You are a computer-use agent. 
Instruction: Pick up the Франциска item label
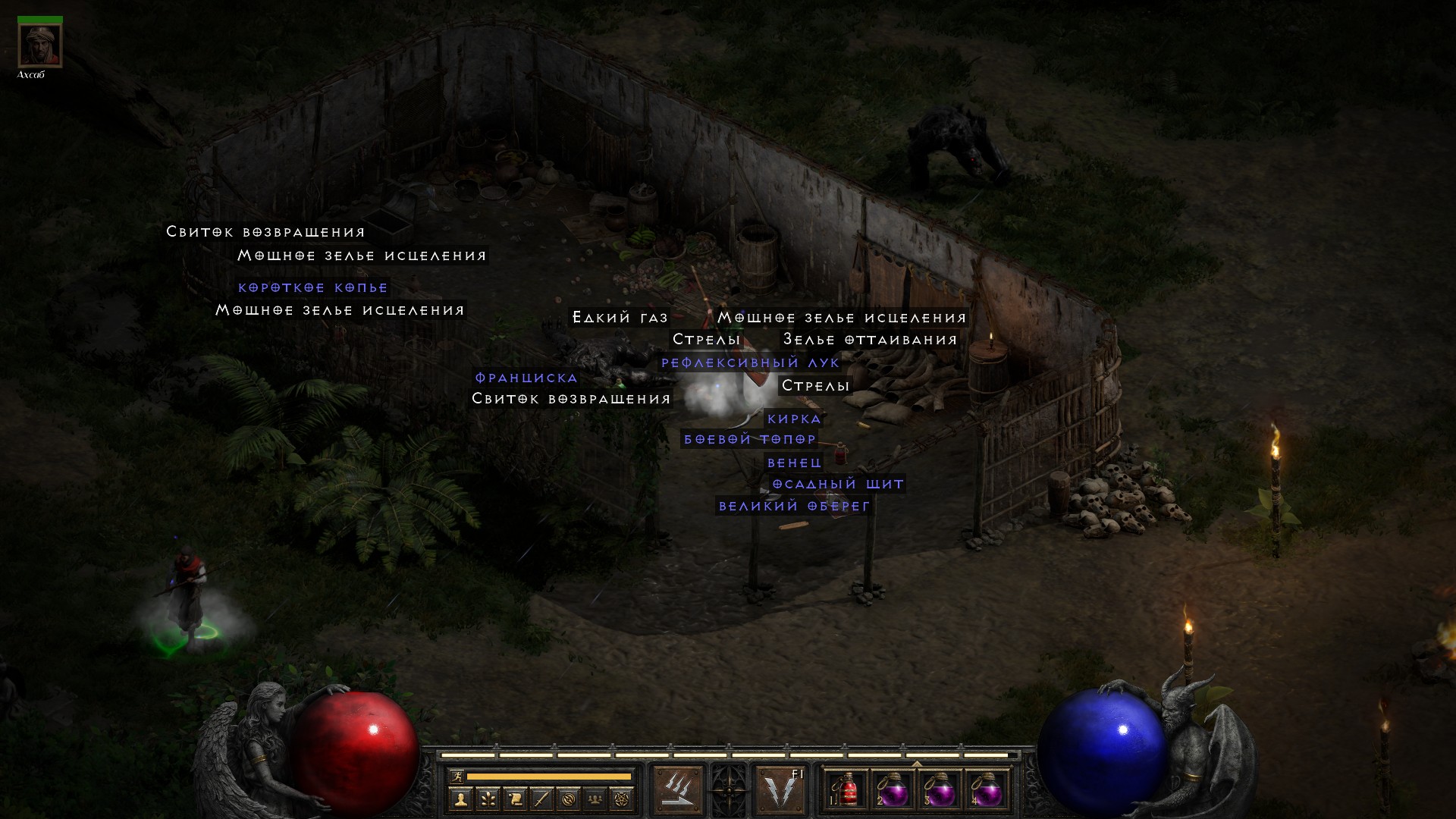pyautogui.click(x=526, y=378)
